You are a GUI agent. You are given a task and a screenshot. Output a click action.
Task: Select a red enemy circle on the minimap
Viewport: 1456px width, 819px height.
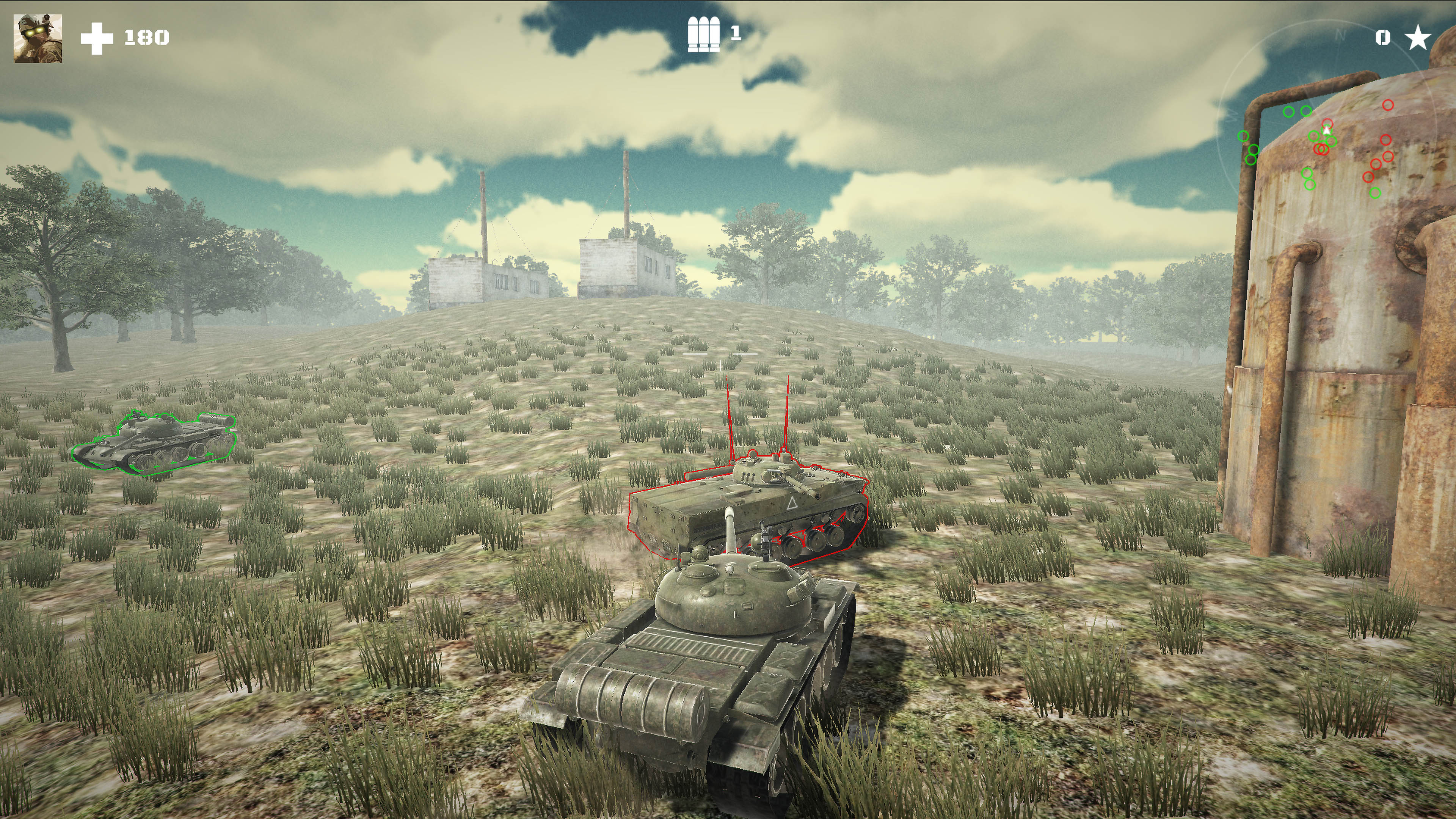pyautogui.click(x=1389, y=105)
